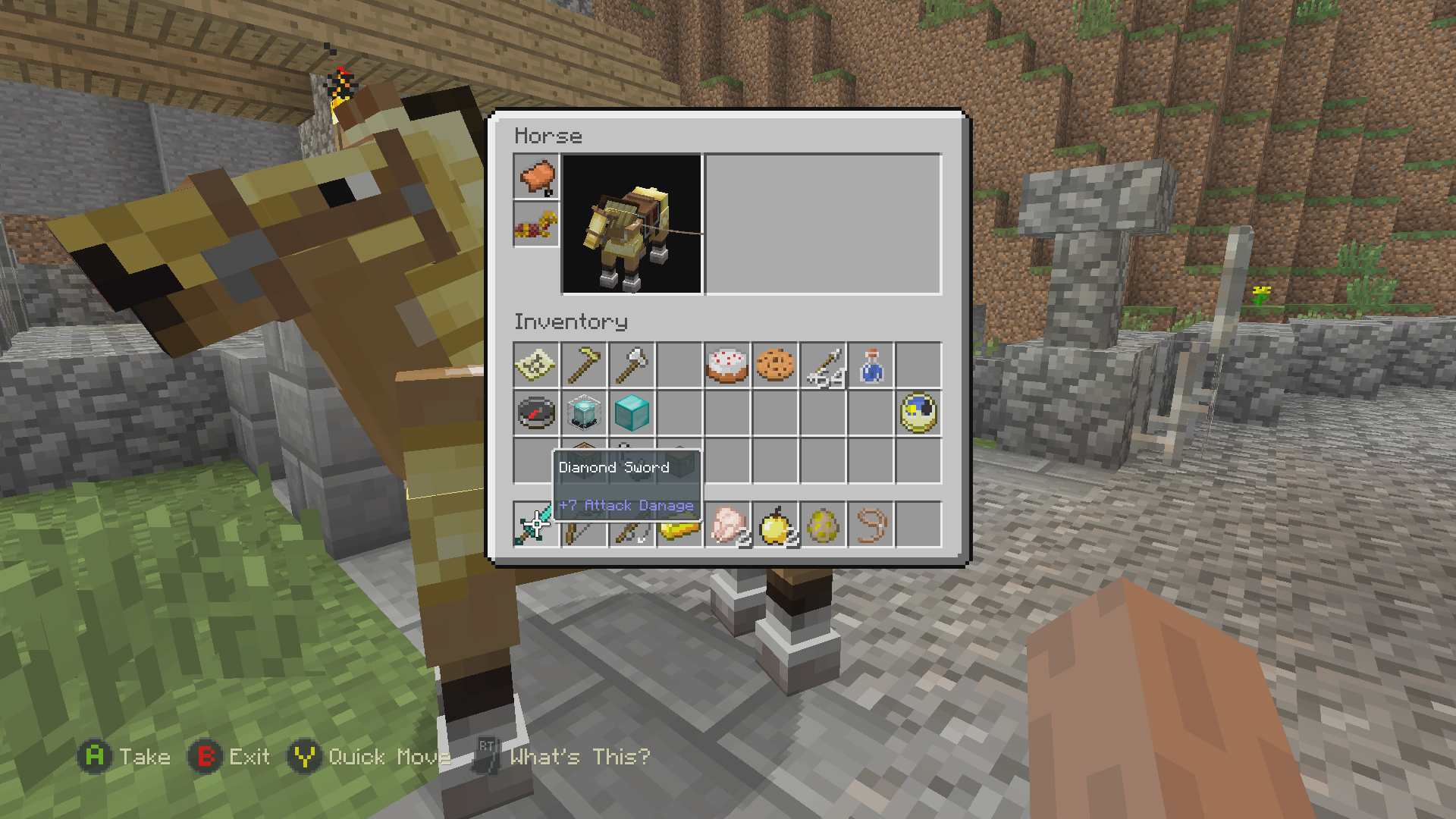Grab the blue potion bottle
This screenshot has width=1456, height=819.
point(872,366)
